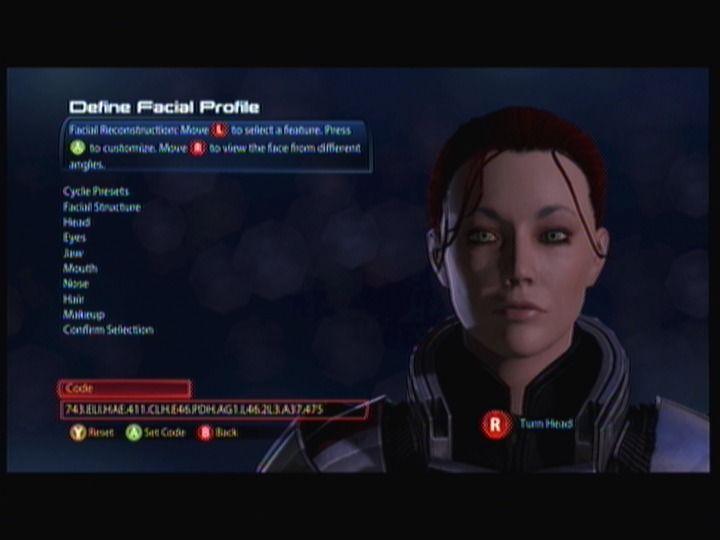Choose the Mouth feature
This screenshot has width=720, height=540.
pyautogui.click(x=80, y=268)
